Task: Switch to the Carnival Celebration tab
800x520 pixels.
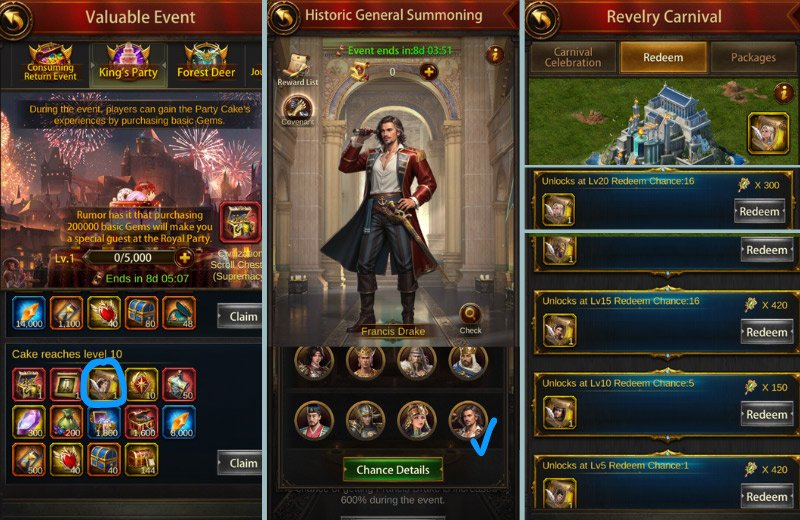Action: pyautogui.click(x=572, y=58)
